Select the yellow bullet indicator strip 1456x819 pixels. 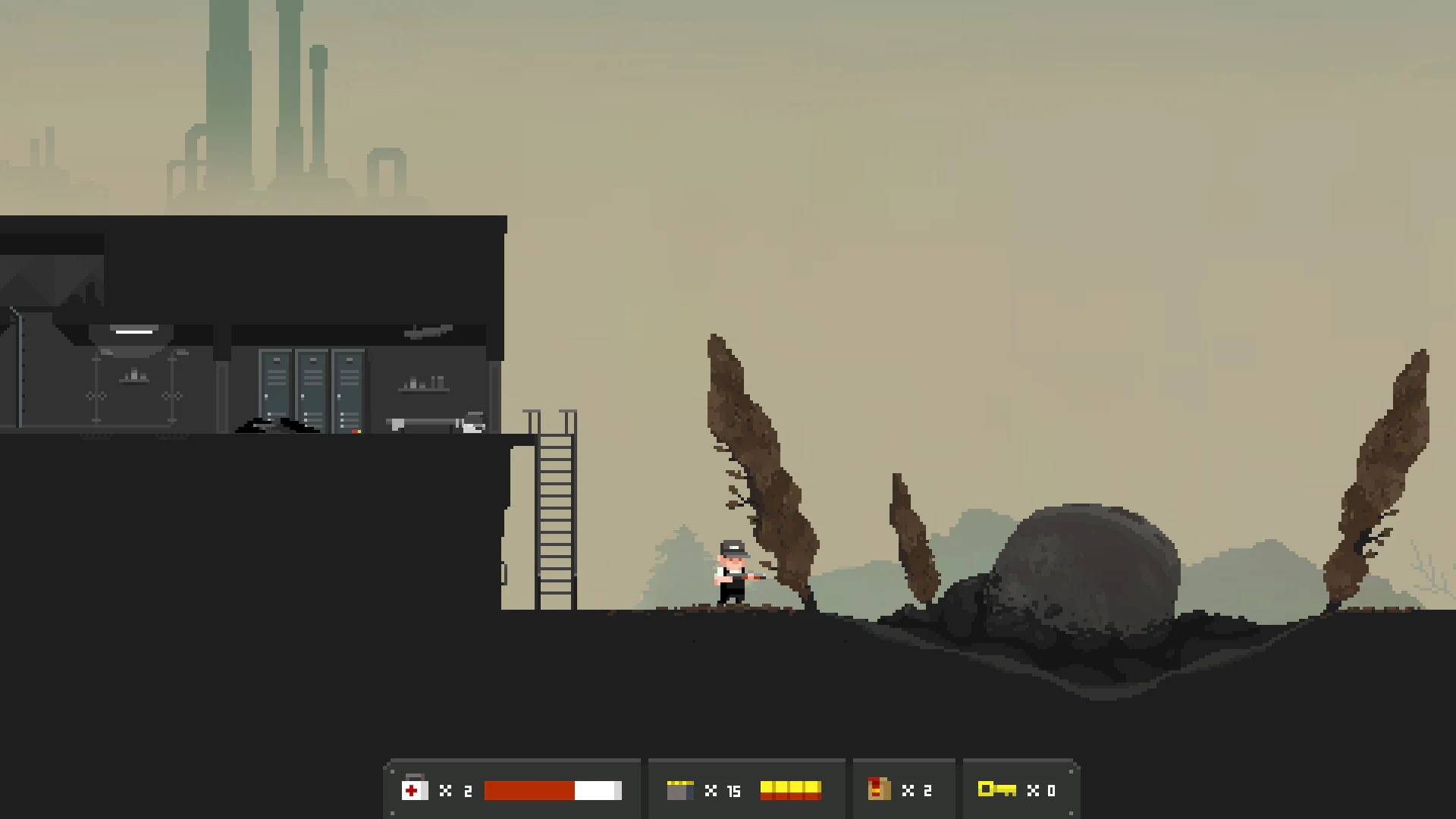click(x=789, y=790)
